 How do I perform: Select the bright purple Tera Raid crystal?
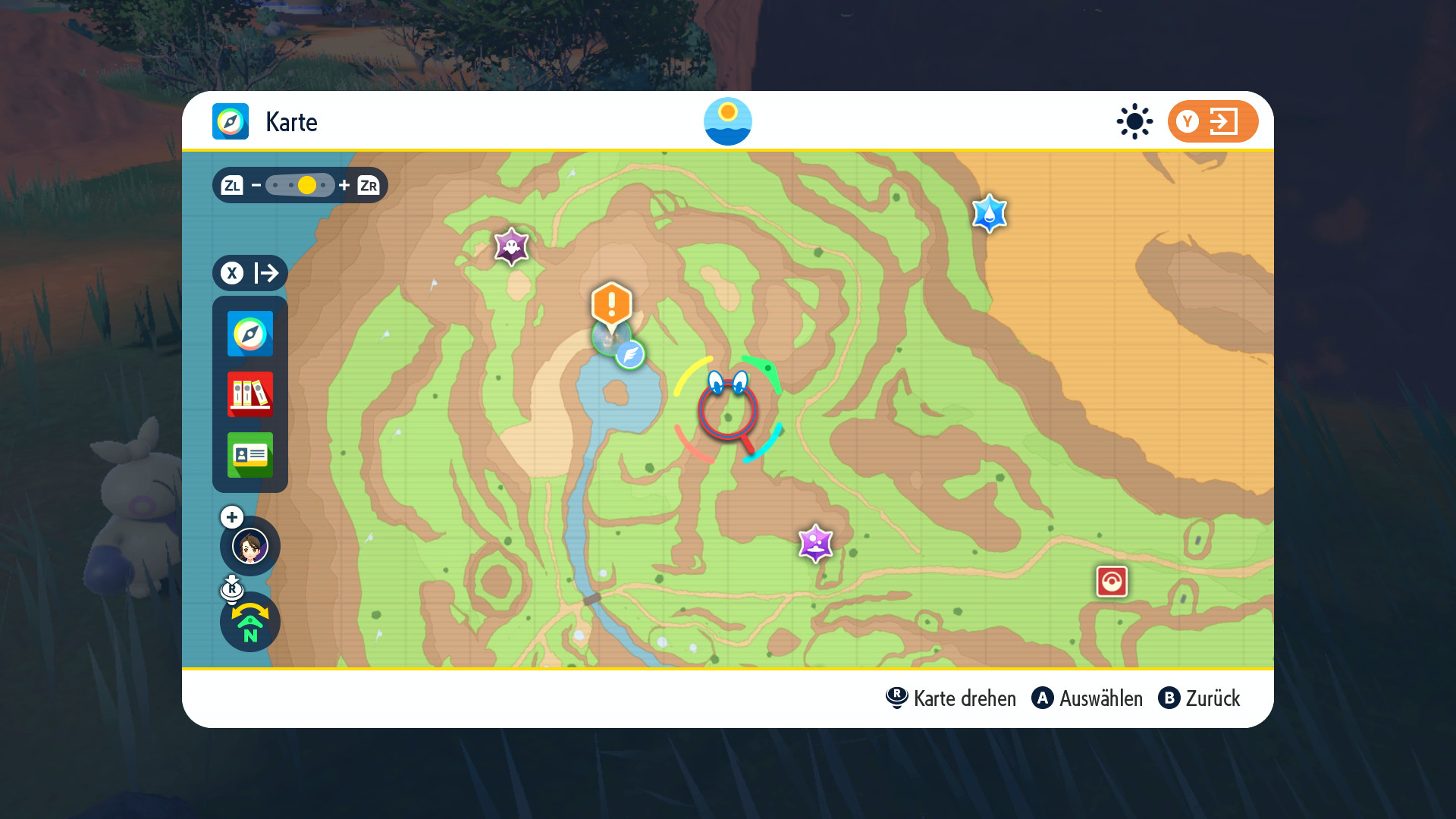[815, 543]
